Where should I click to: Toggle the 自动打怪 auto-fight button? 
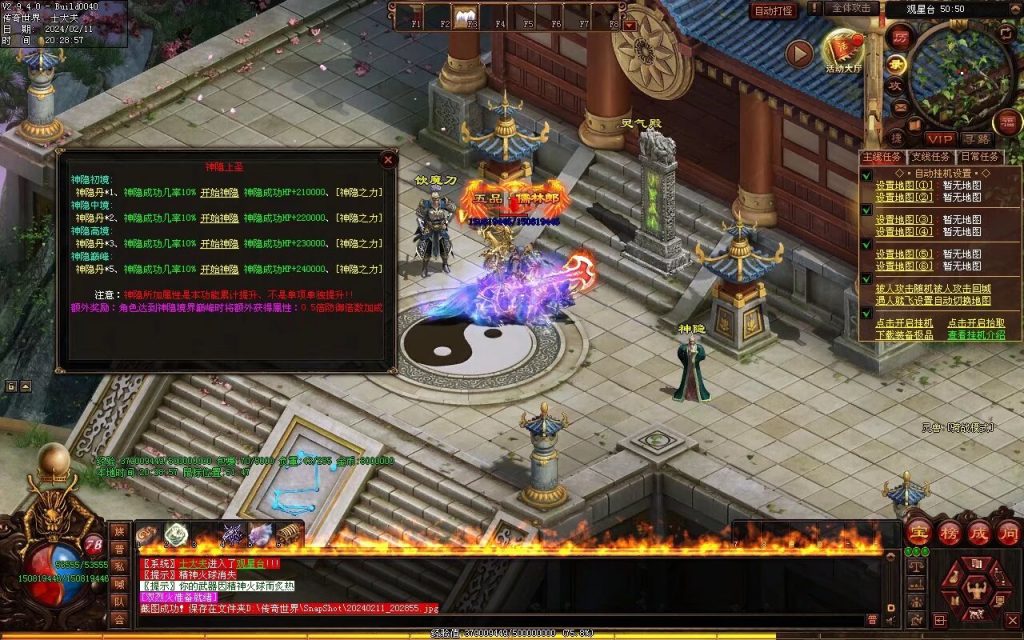pos(773,10)
